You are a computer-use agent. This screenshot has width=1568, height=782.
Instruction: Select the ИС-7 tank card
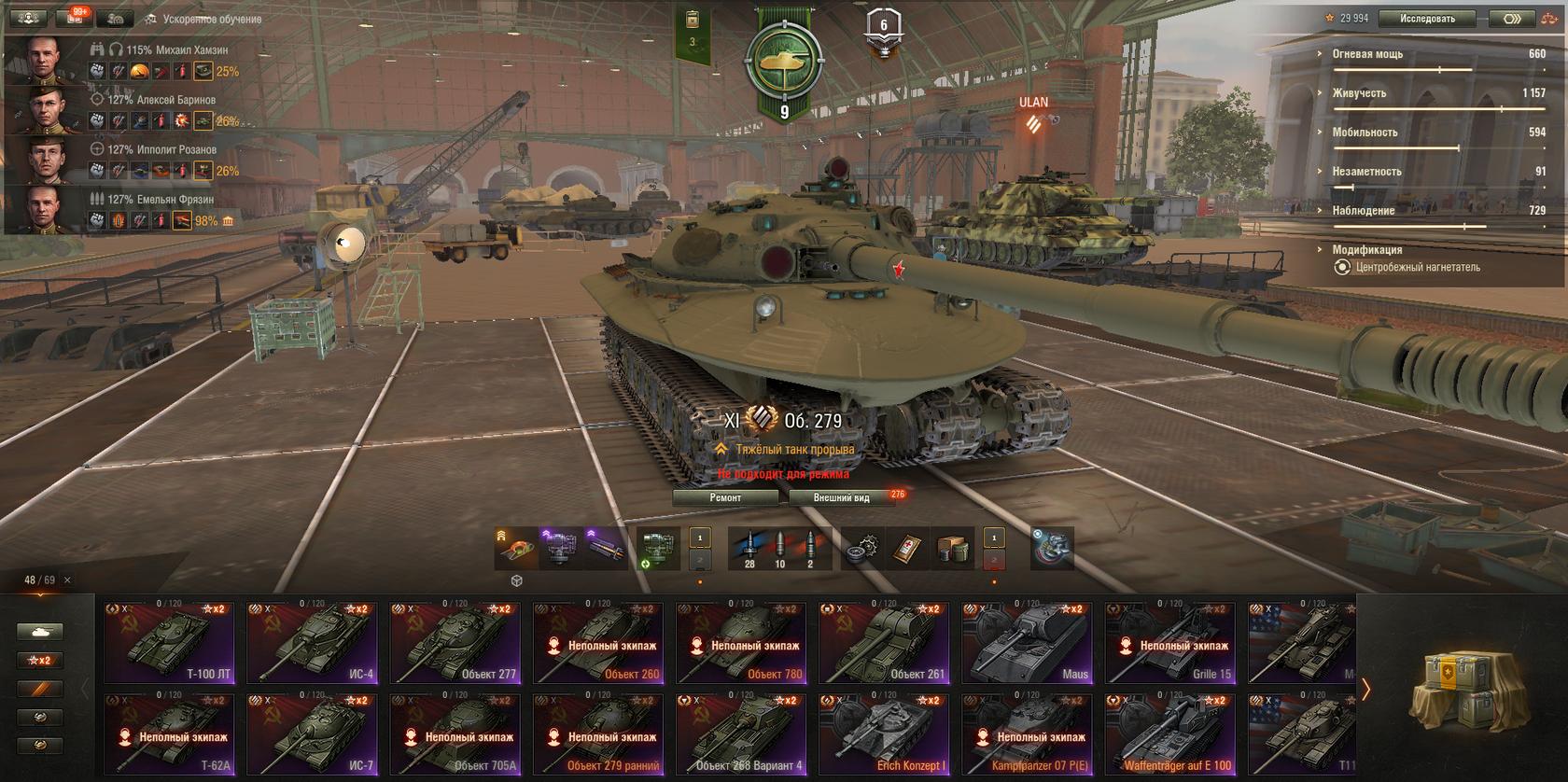[x=313, y=735]
